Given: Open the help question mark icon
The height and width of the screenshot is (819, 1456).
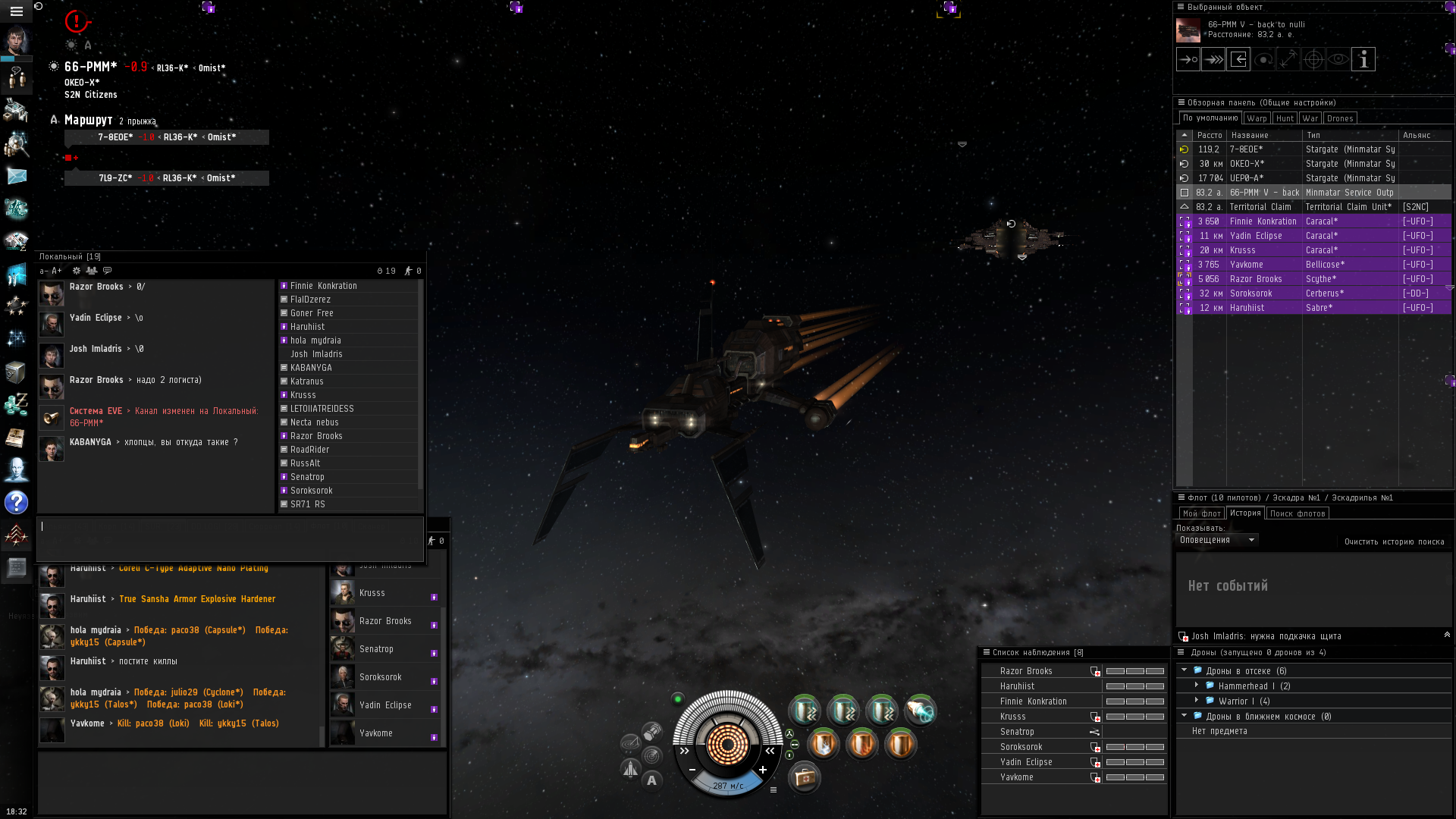Looking at the screenshot, I should (16, 502).
